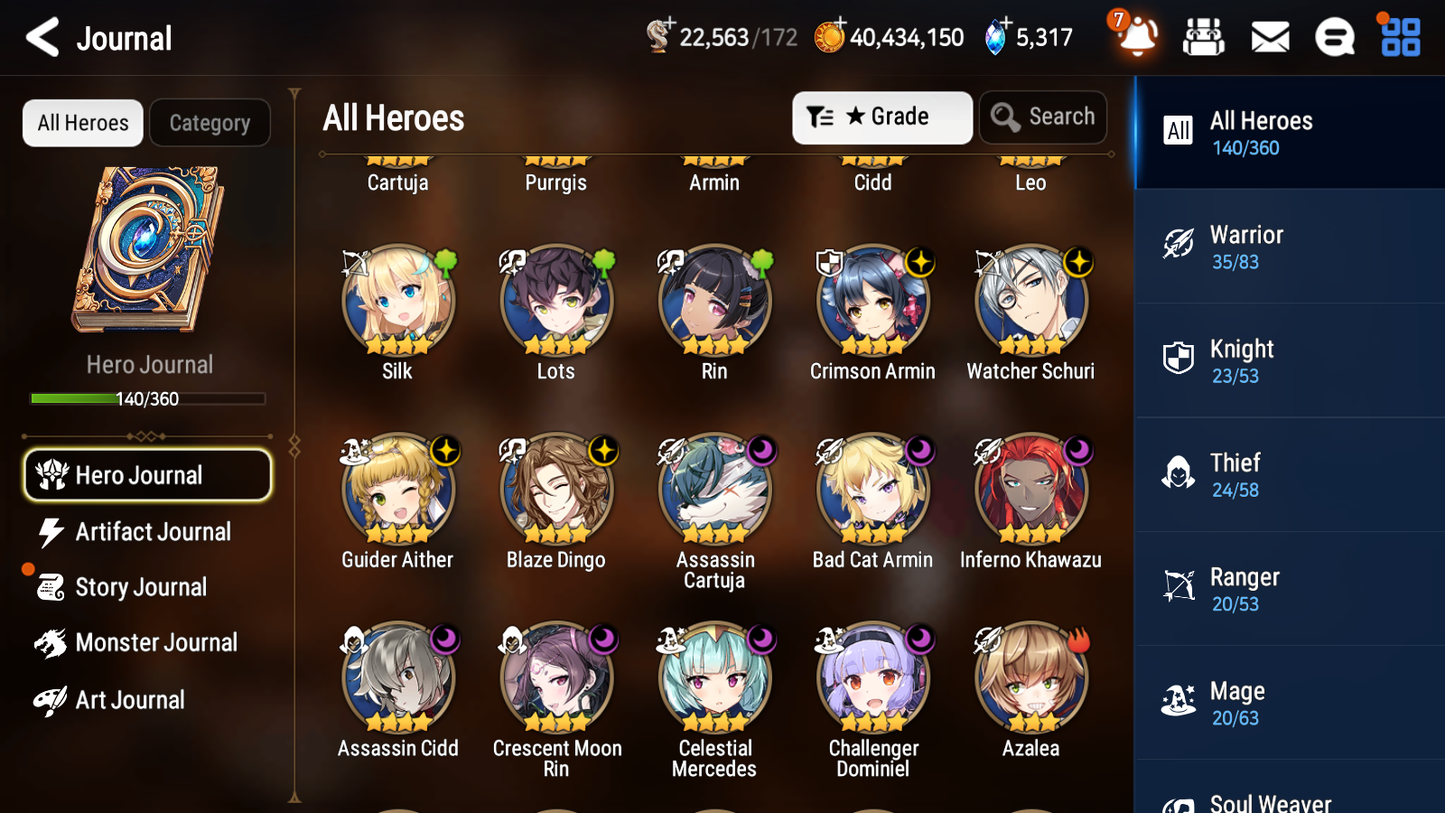Open the inventory chest icon

(x=1203, y=36)
